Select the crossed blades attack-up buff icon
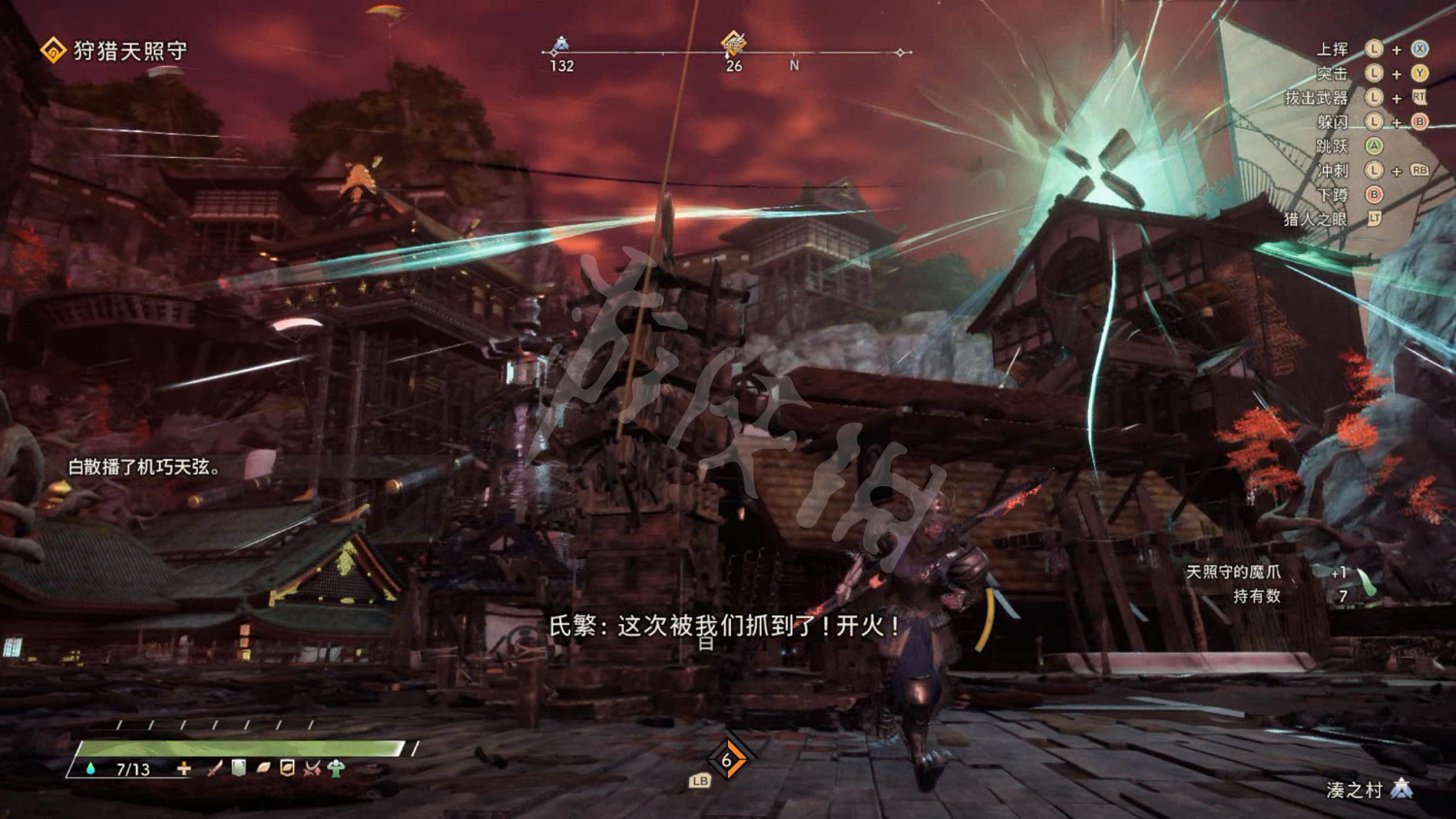 (312, 769)
